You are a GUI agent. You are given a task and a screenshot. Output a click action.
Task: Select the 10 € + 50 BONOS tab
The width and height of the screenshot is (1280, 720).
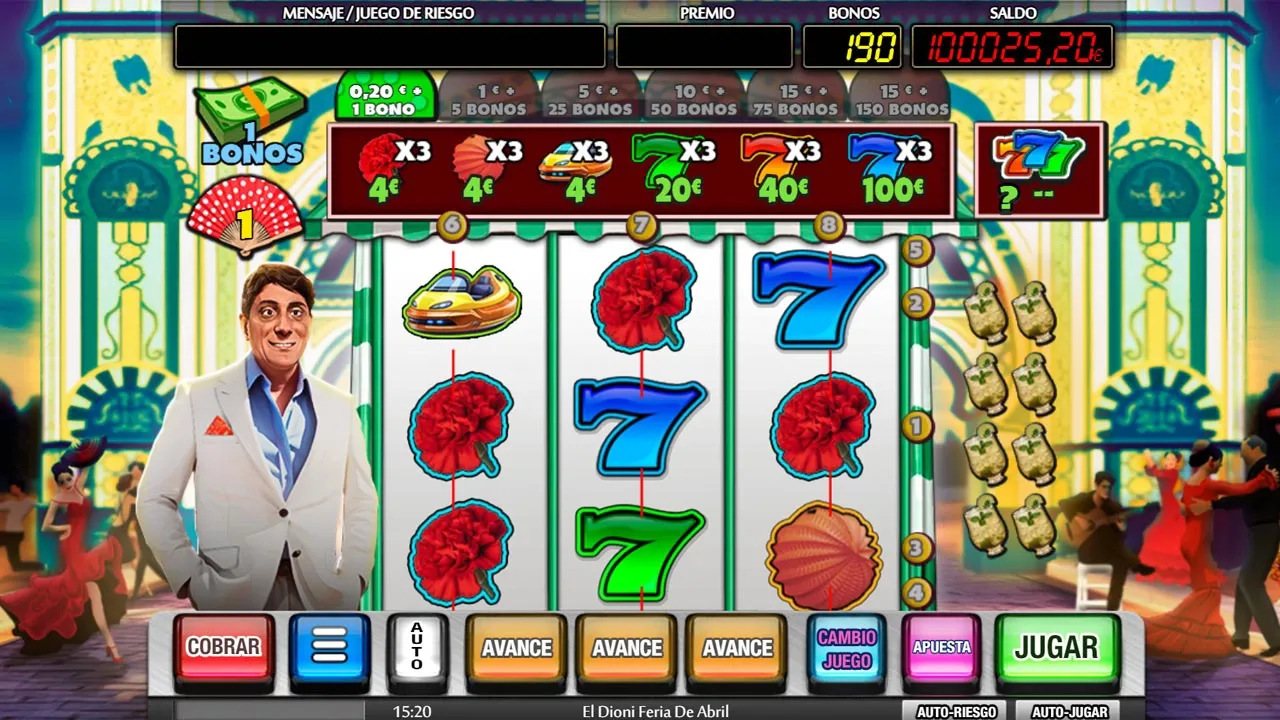point(694,99)
